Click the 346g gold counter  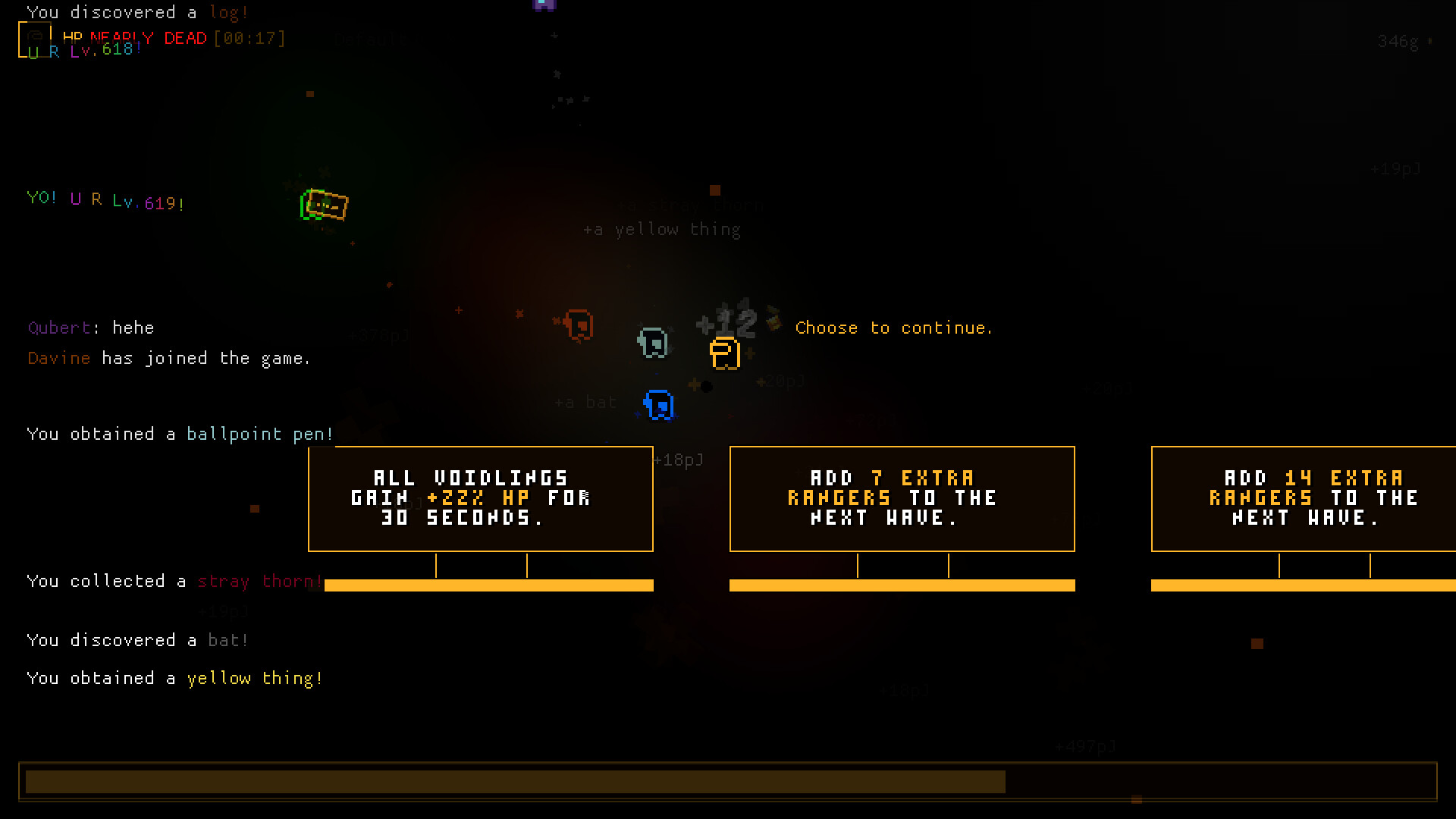pyautogui.click(x=1399, y=42)
